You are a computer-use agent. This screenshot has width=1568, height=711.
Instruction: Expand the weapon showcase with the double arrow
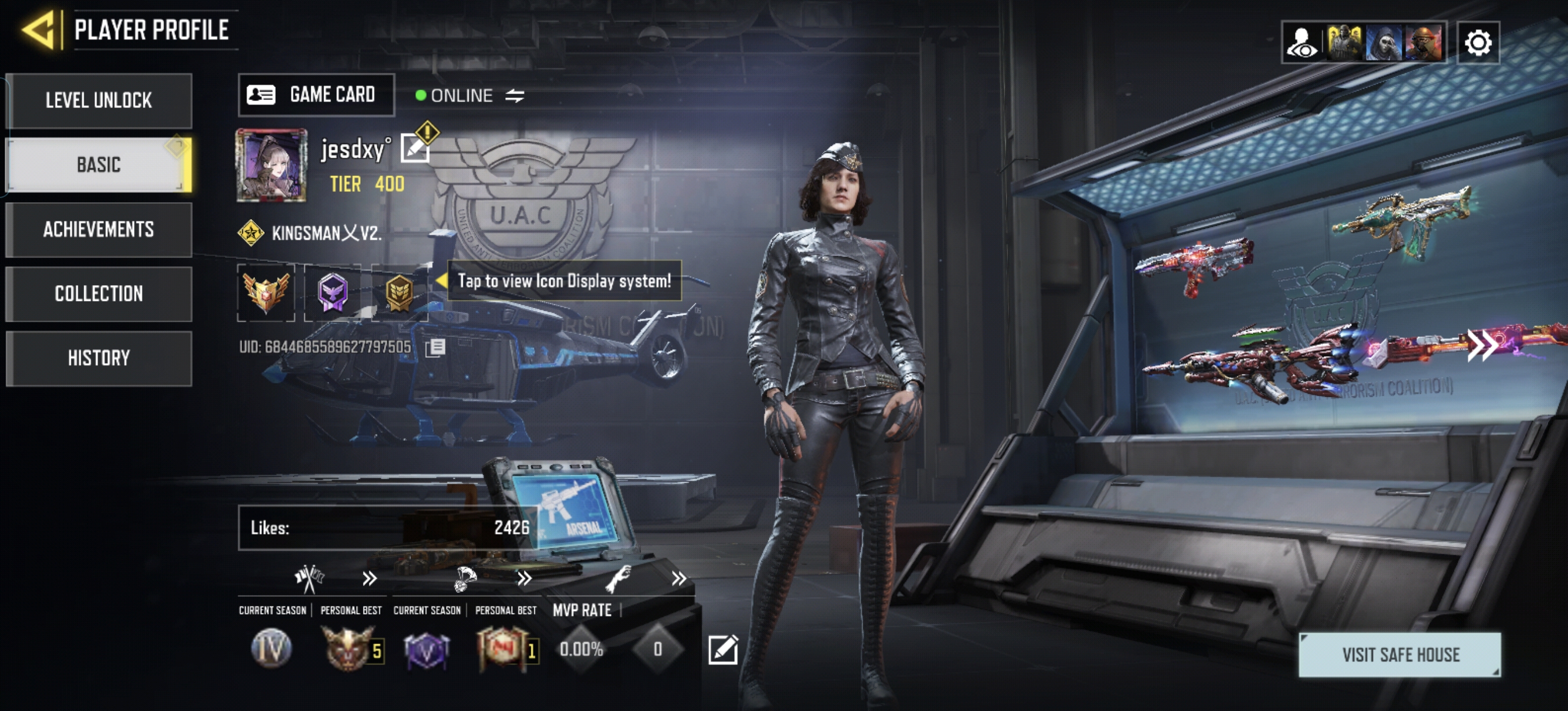pos(1482,345)
